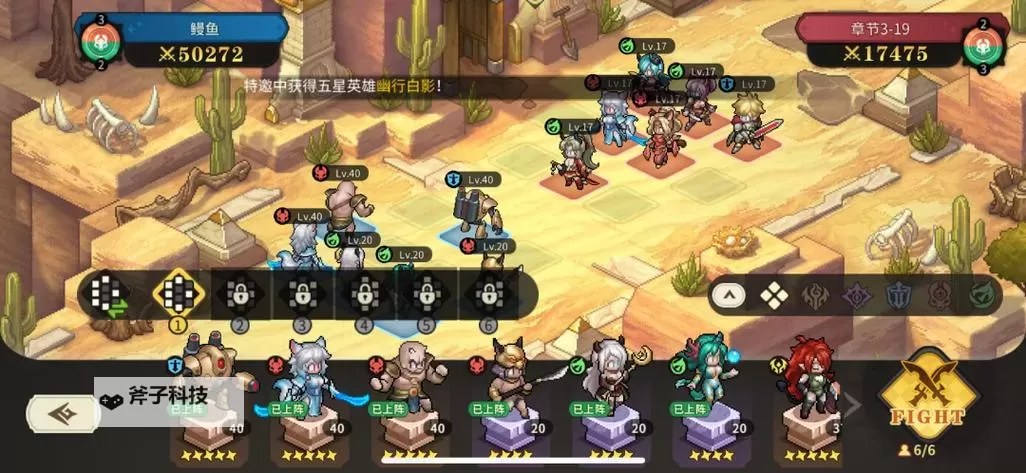The width and height of the screenshot is (1026, 473).
Task: Choose formation preset number 1
Action: [178, 294]
